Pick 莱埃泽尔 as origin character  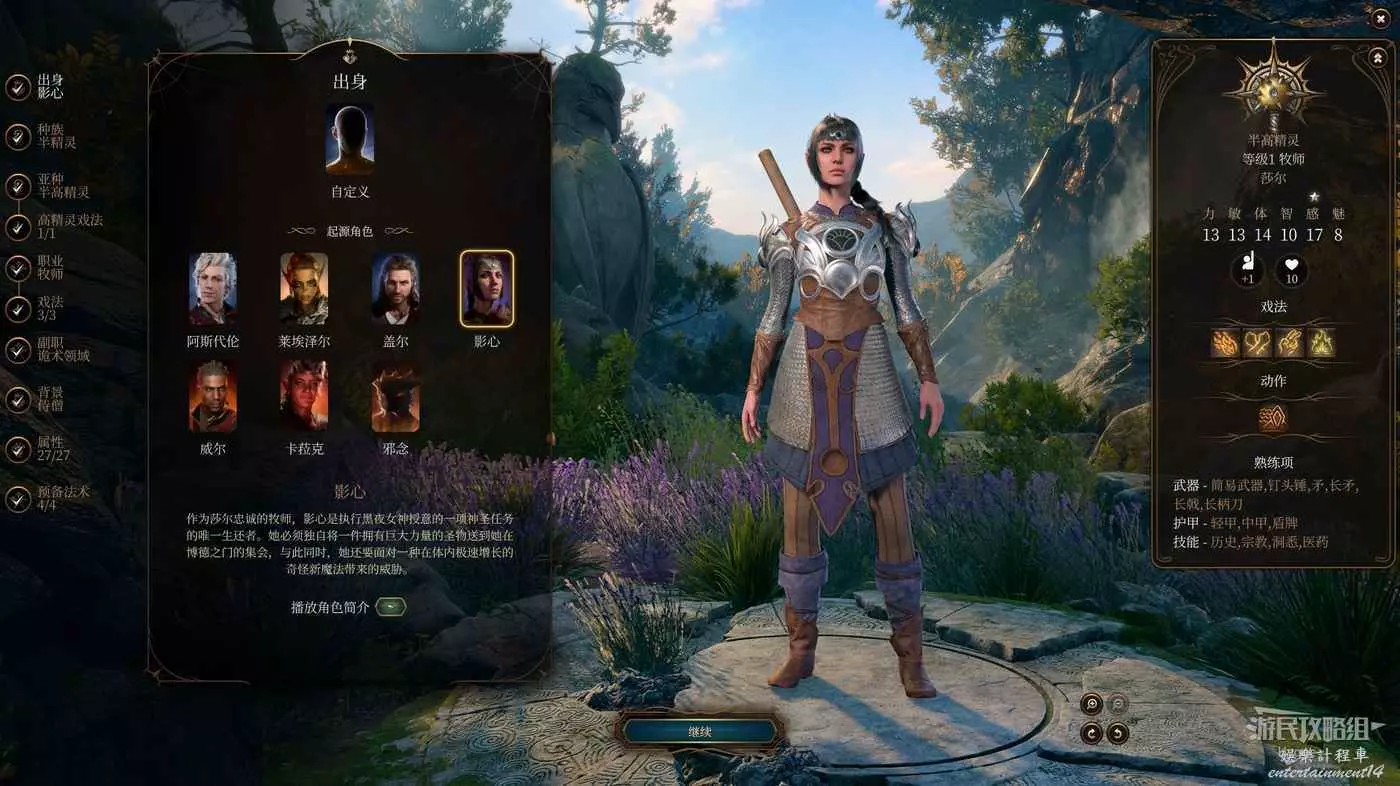304,288
